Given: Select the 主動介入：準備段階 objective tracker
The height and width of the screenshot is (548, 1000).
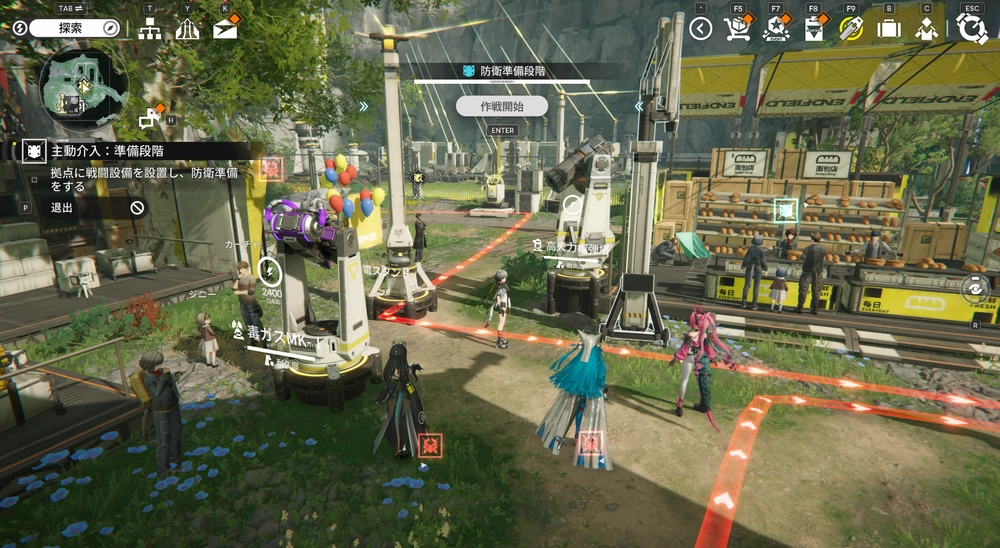Looking at the screenshot, I should pos(108,151).
